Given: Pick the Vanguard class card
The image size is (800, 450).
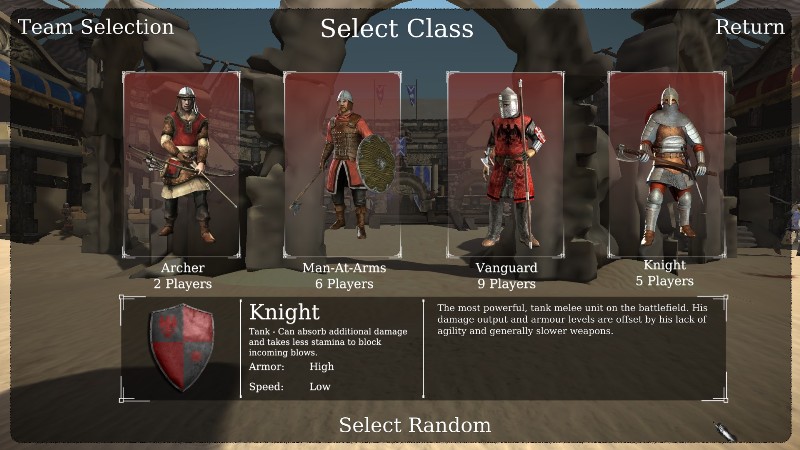Looking at the screenshot, I should click(x=505, y=164).
